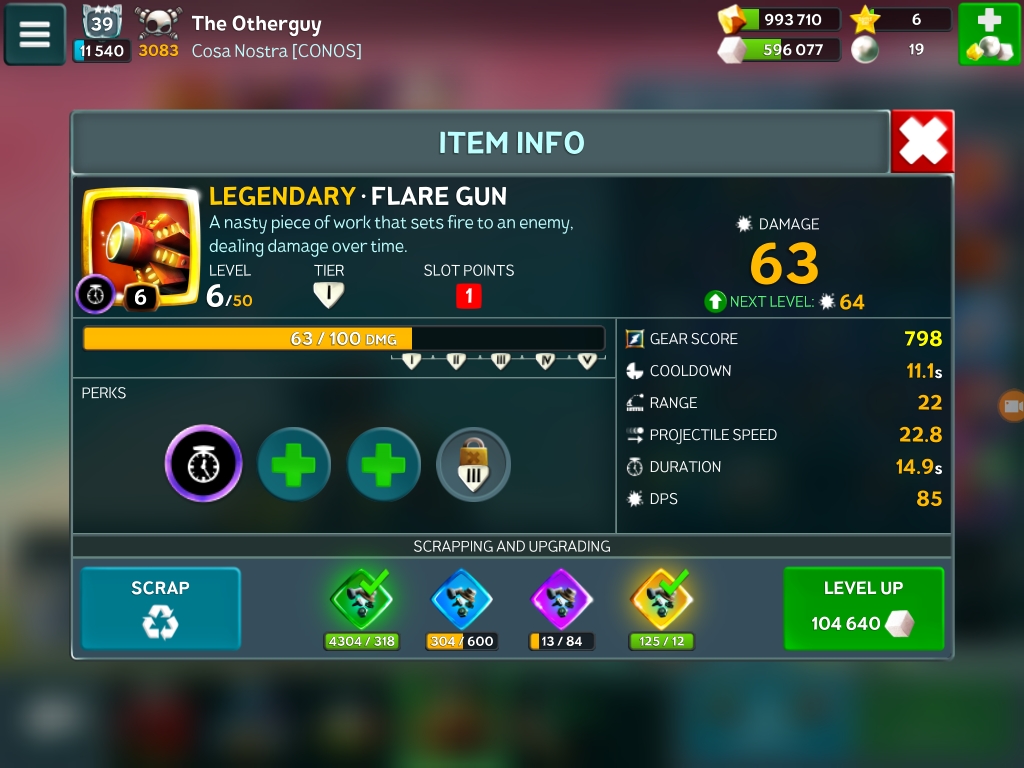Tap the gold legendary parts material icon
The height and width of the screenshot is (768, 1024).
pos(661,598)
